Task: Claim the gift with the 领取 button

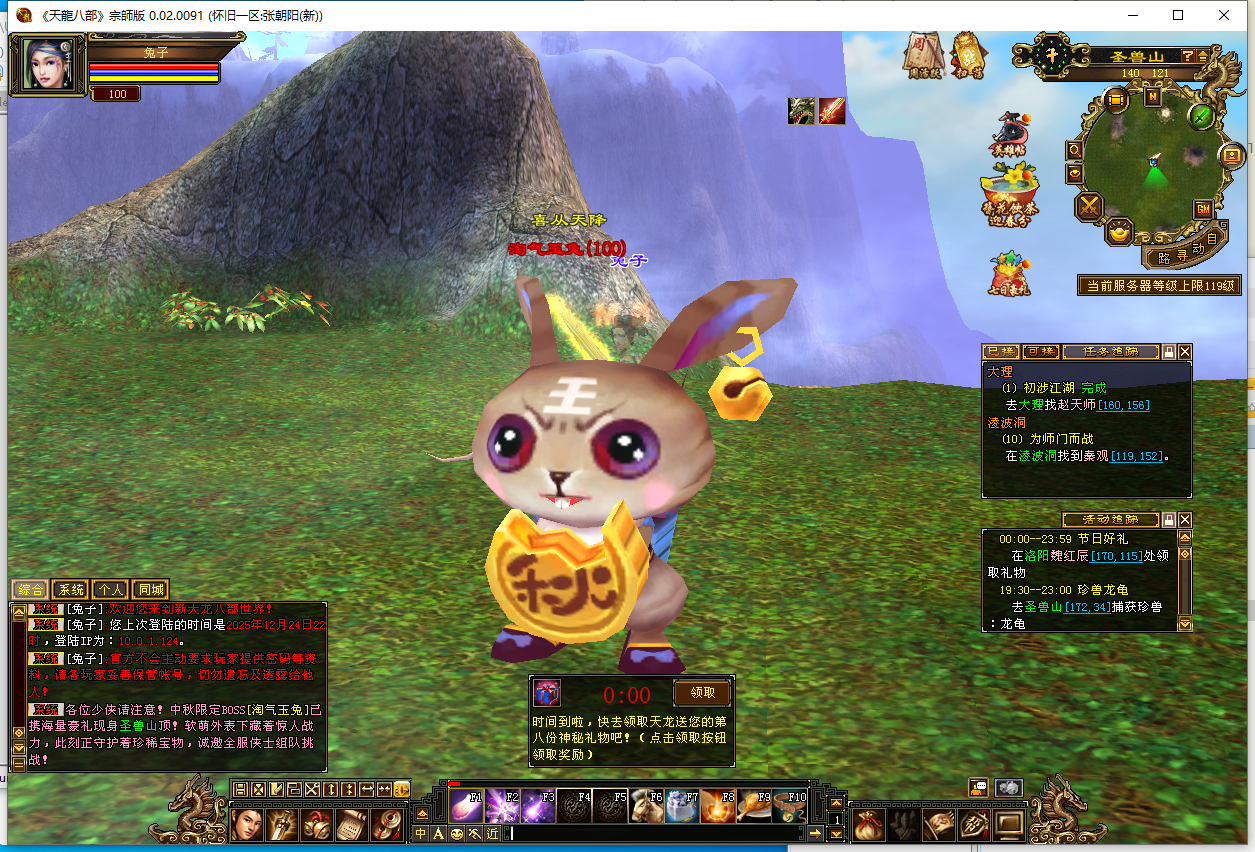Action: coord(702,693)
